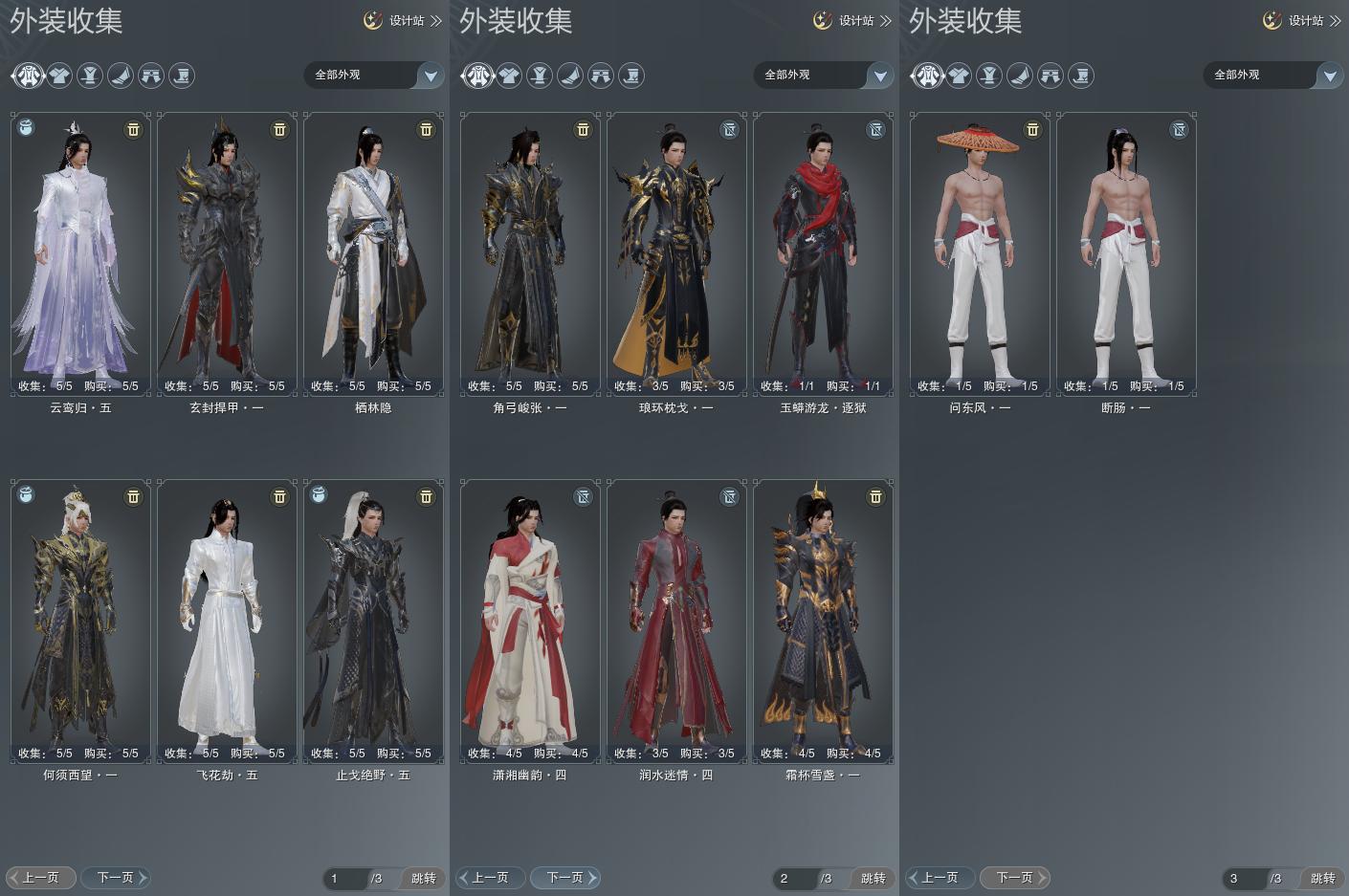Image resolution: width=1349 pixels, height=896 pixels.
Task: Choose the 潇湘幽韵·四 outfit card
Action: pos(530,621)
